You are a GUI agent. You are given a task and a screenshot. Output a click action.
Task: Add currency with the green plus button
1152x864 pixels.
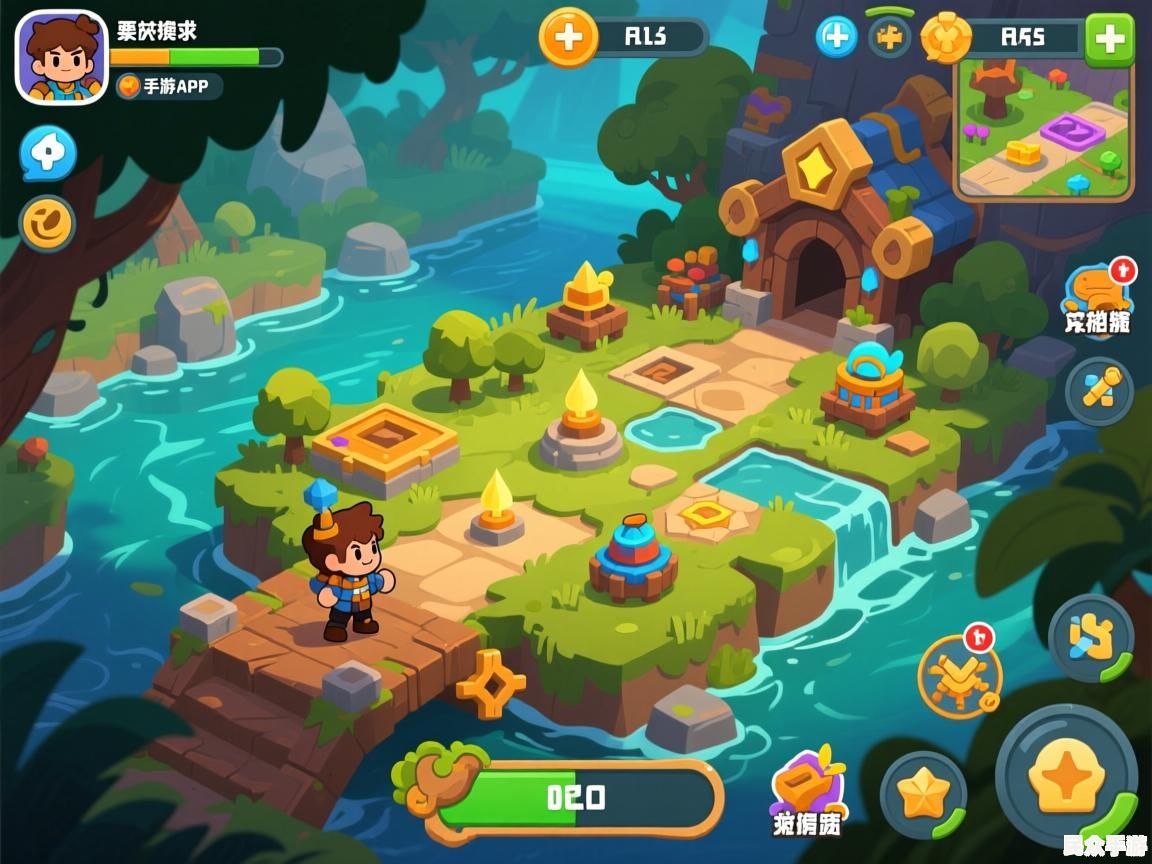[1109, 39]
